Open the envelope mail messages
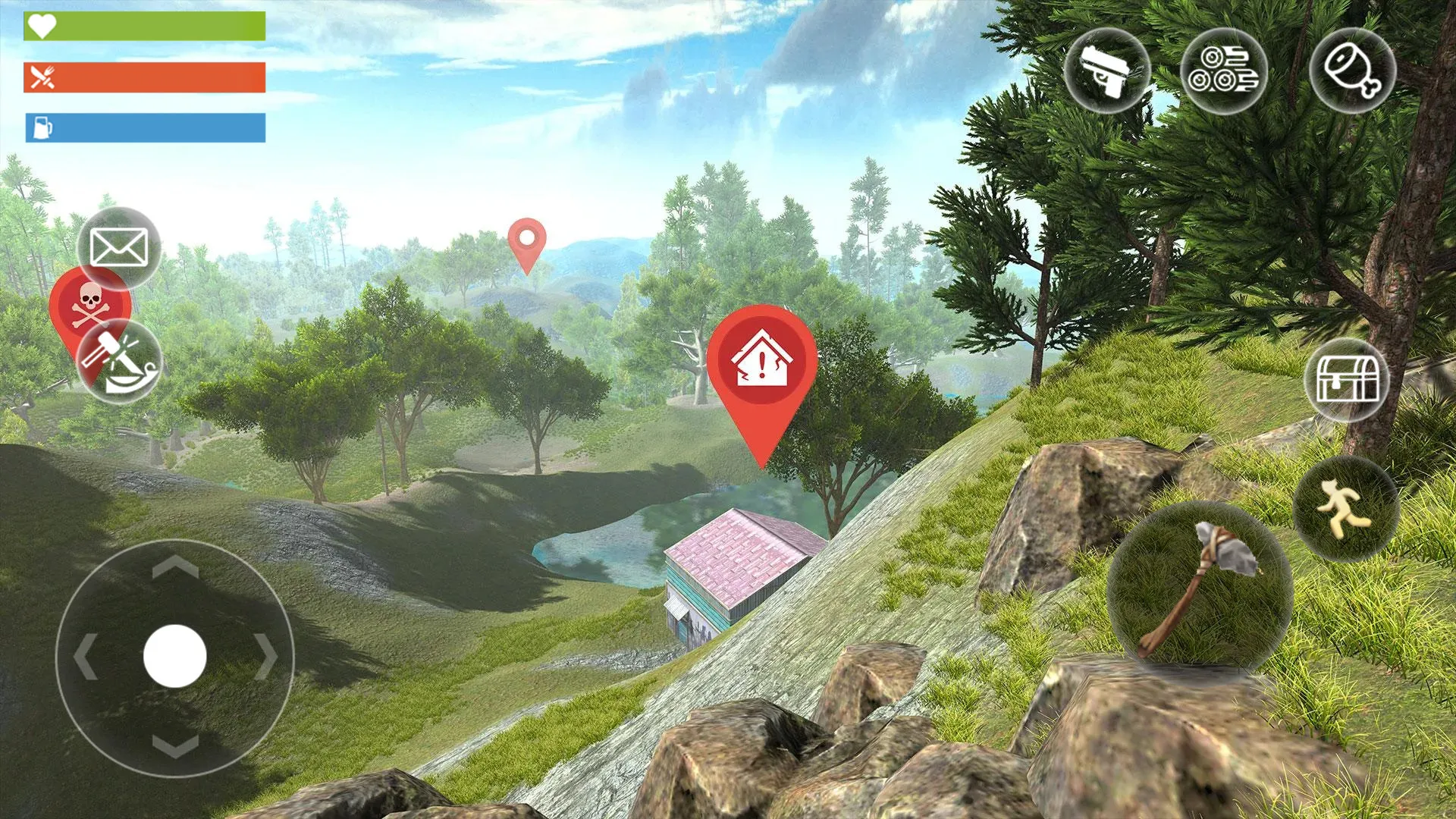Image resolution: width=1456 pixels, height=819 pixels. tap(119, 248)
